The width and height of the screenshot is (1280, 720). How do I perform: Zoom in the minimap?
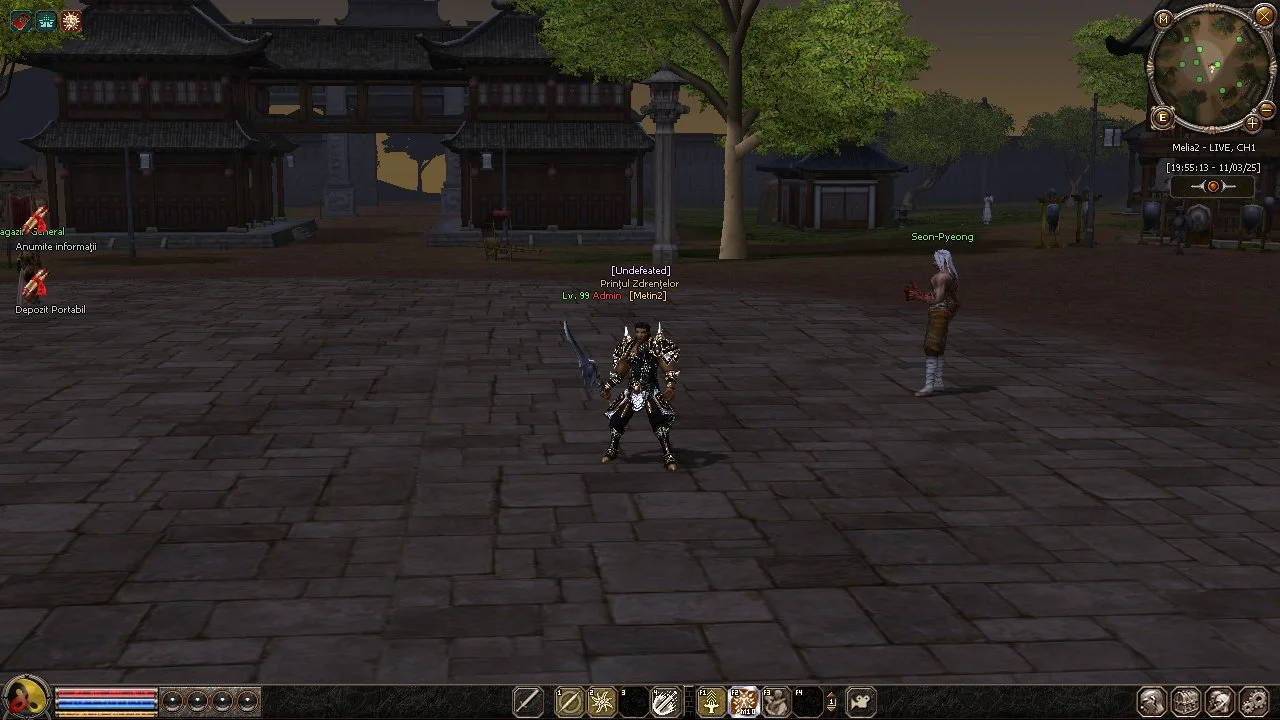pyautogui.click(x=1252, y=124)
